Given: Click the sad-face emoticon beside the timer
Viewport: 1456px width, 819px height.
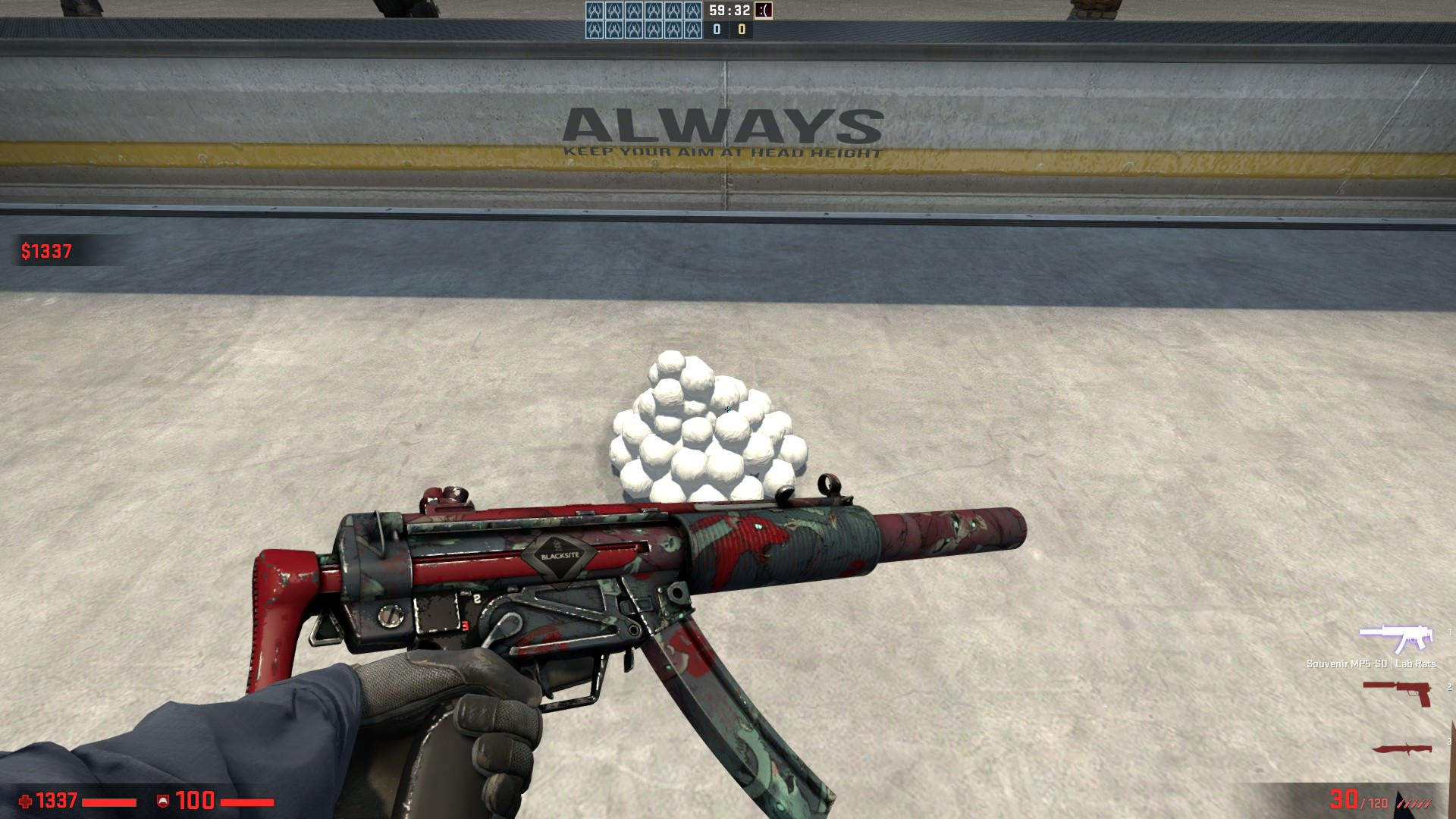Looking at the screenshot, I should (761, 11).
